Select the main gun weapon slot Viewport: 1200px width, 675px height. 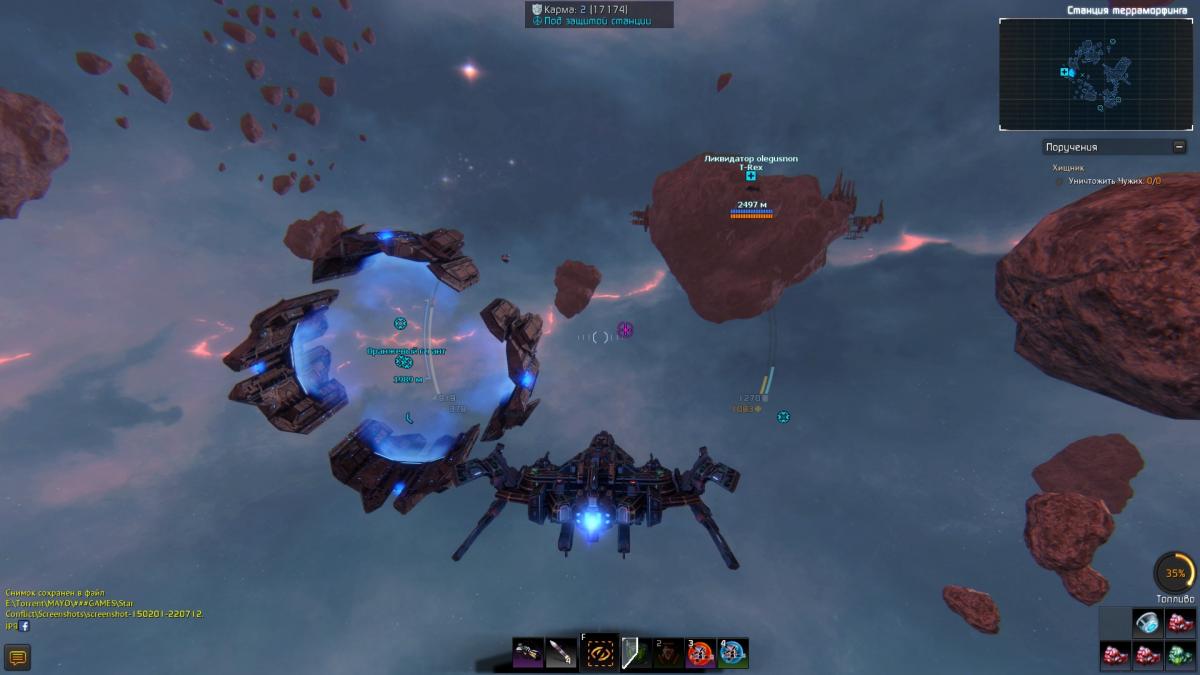tap(529, 653)
